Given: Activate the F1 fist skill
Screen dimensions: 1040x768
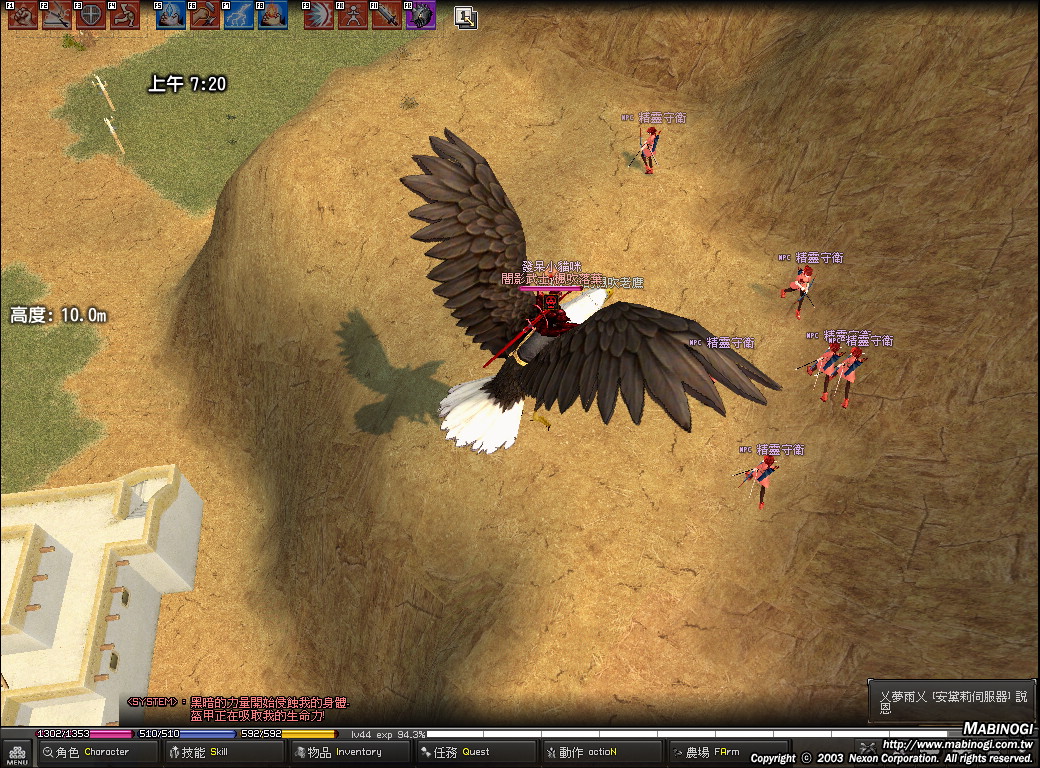Looking at the screenshot, I should (22, 15).
